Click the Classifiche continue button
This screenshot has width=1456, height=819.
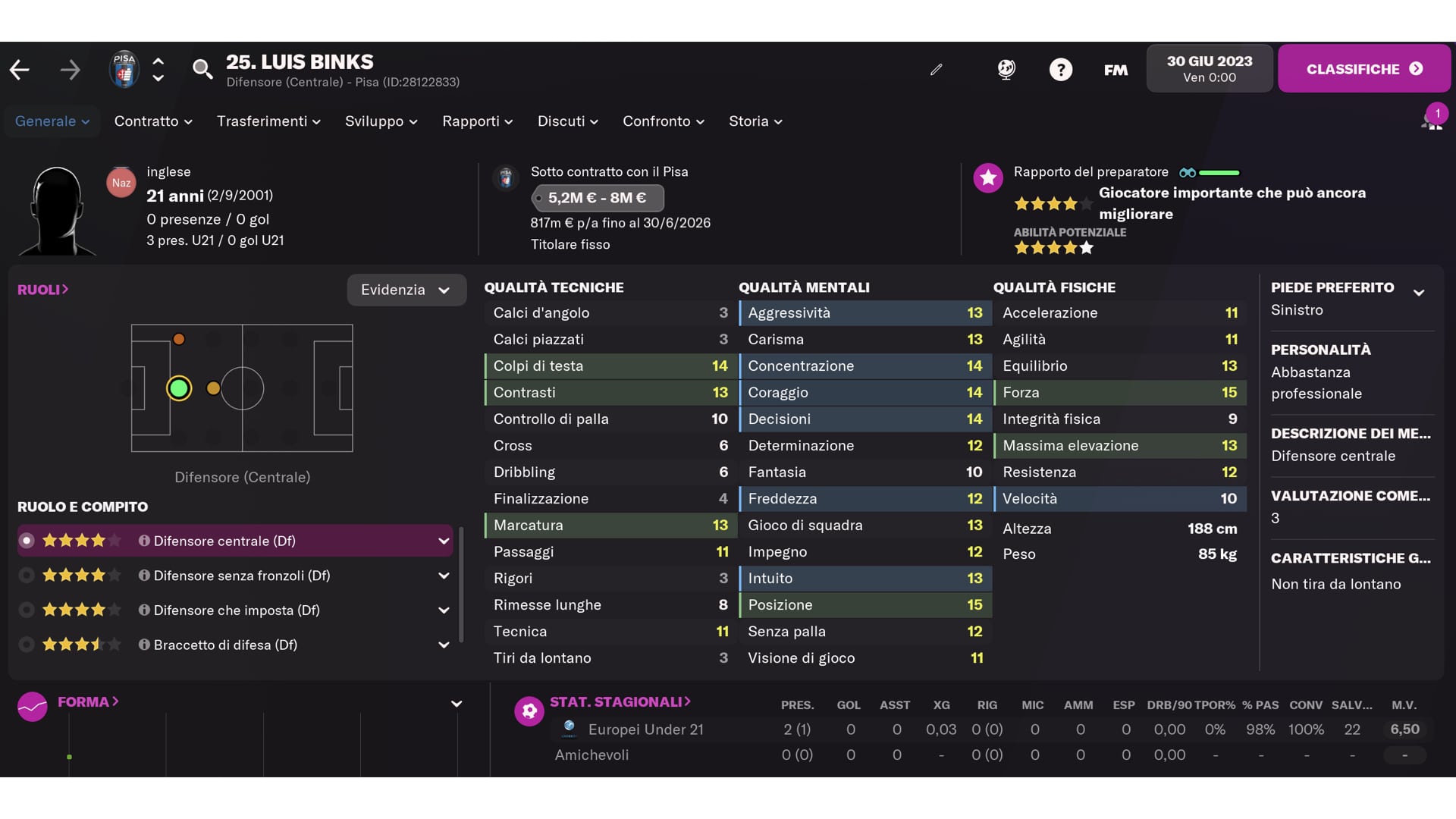tap(1363, 69)
